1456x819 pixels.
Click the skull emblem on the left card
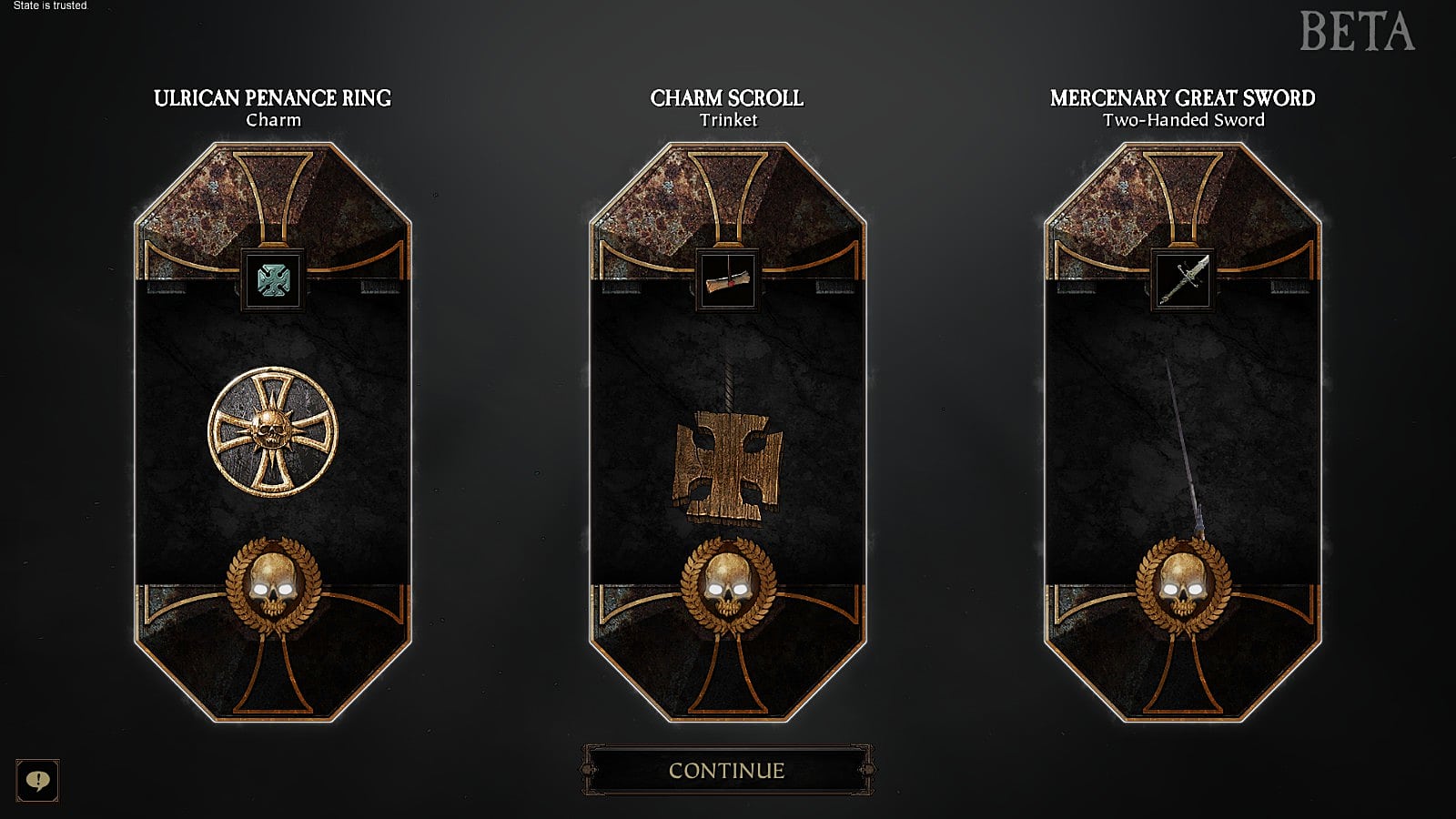pos(274,584)
